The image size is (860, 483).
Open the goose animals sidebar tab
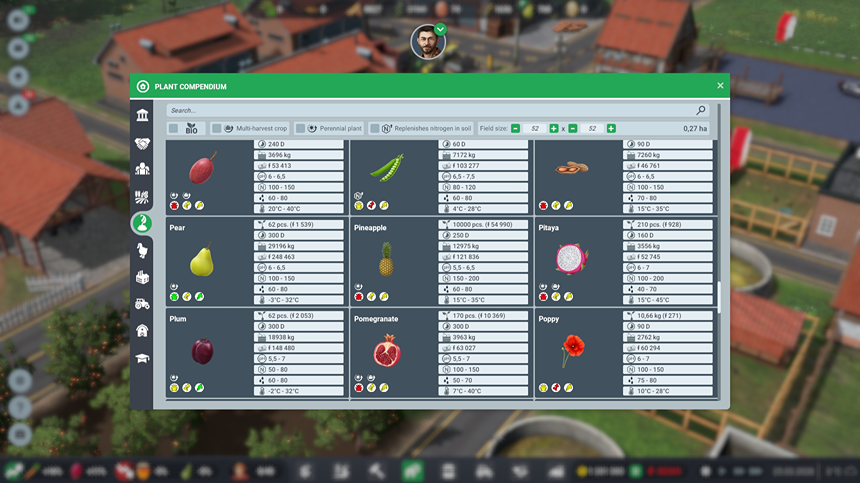click(x=143, y=250)
